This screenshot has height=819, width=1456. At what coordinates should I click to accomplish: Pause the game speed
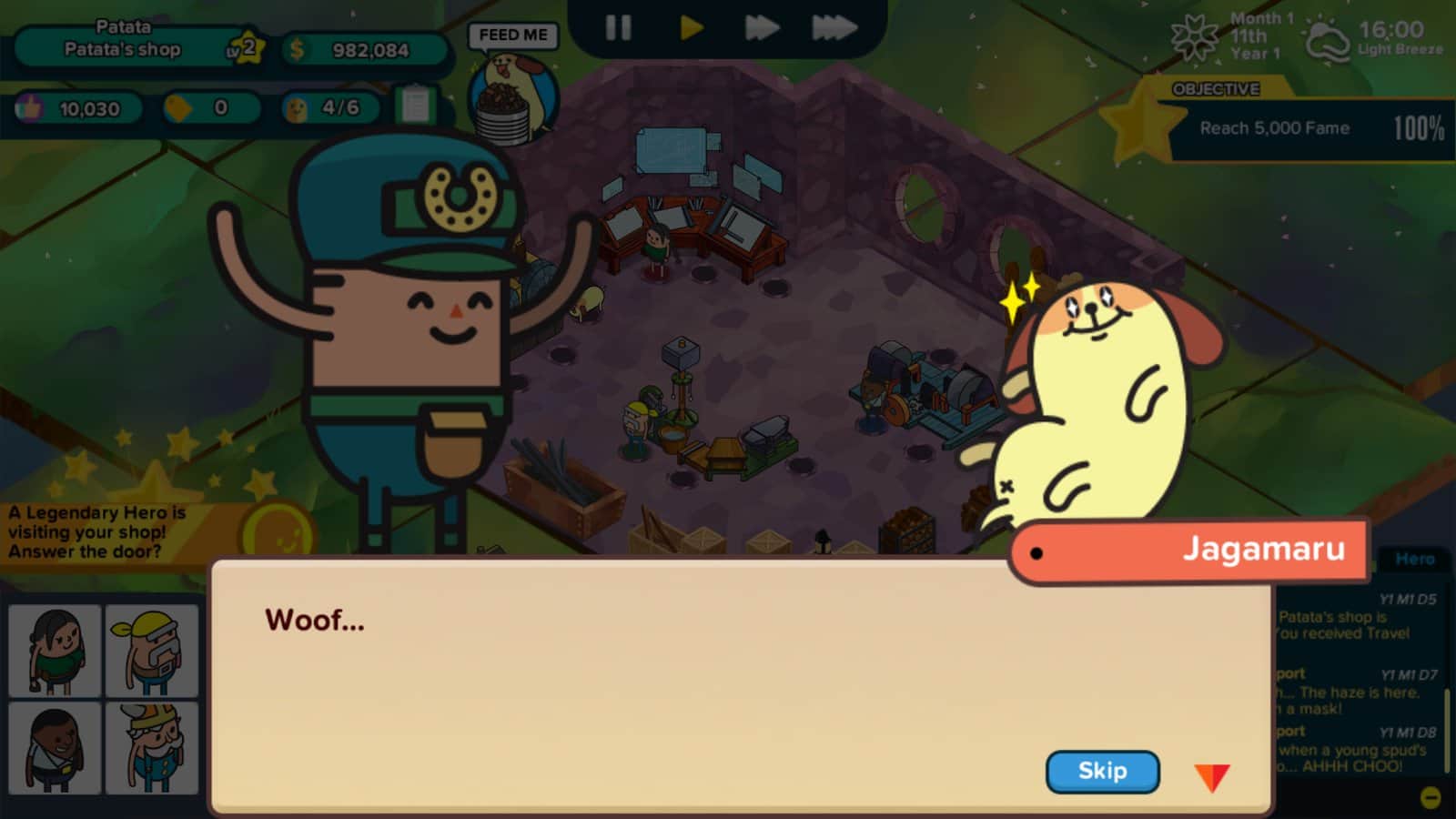(618, 28)
